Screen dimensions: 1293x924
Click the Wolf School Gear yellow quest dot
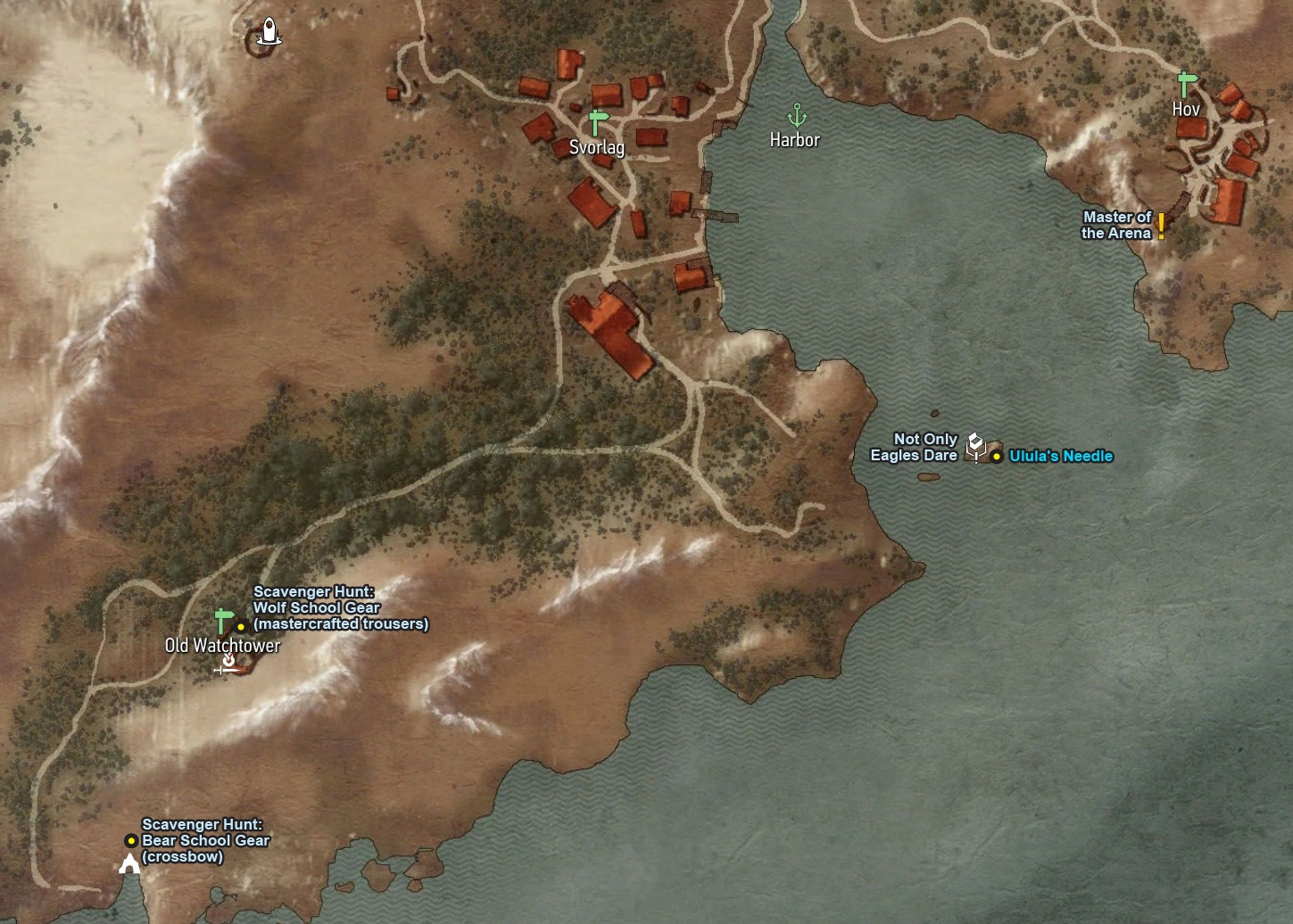pyautogui.click(x=239, y=628)
